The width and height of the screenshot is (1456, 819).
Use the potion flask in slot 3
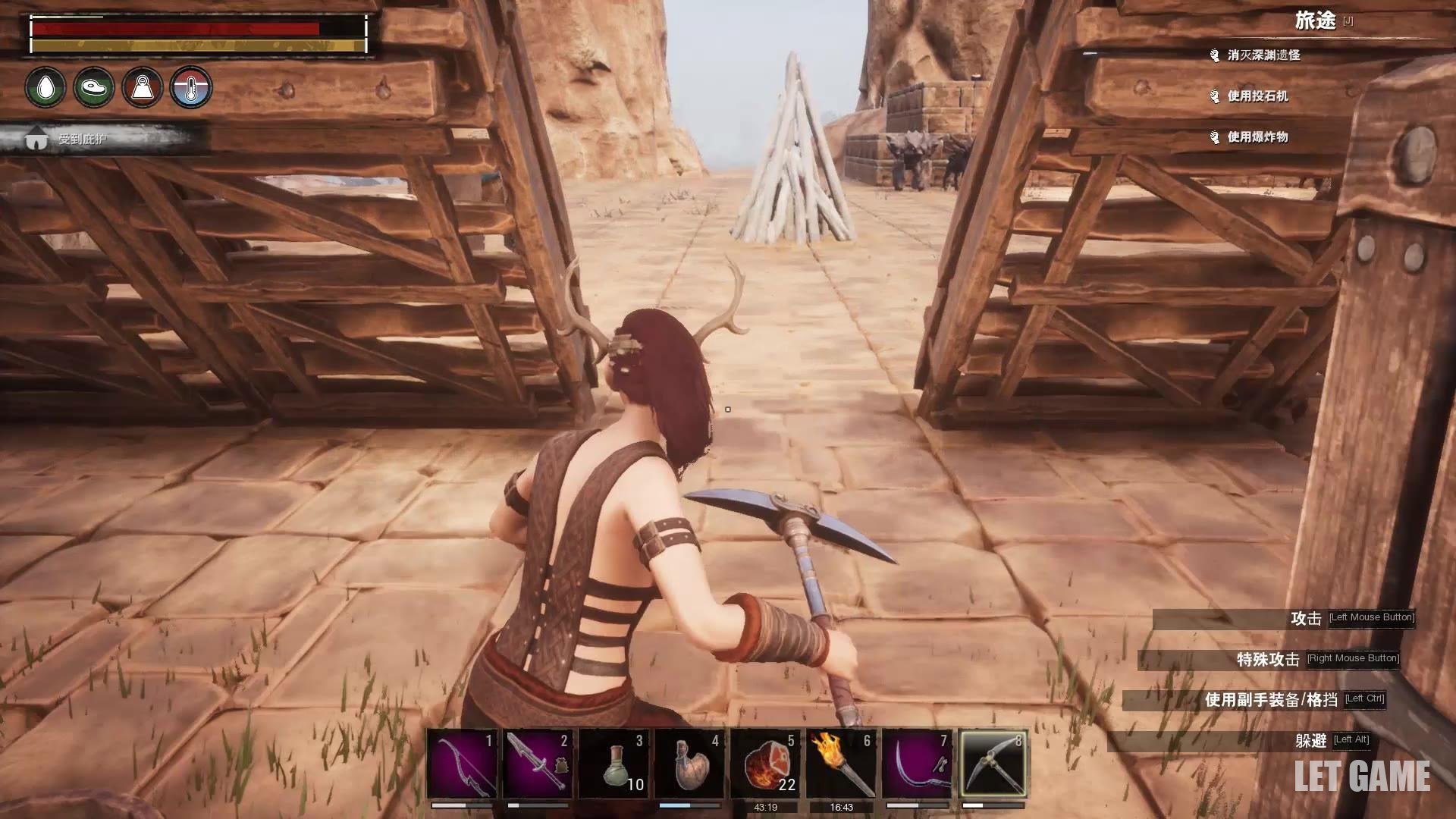(613, 763)
